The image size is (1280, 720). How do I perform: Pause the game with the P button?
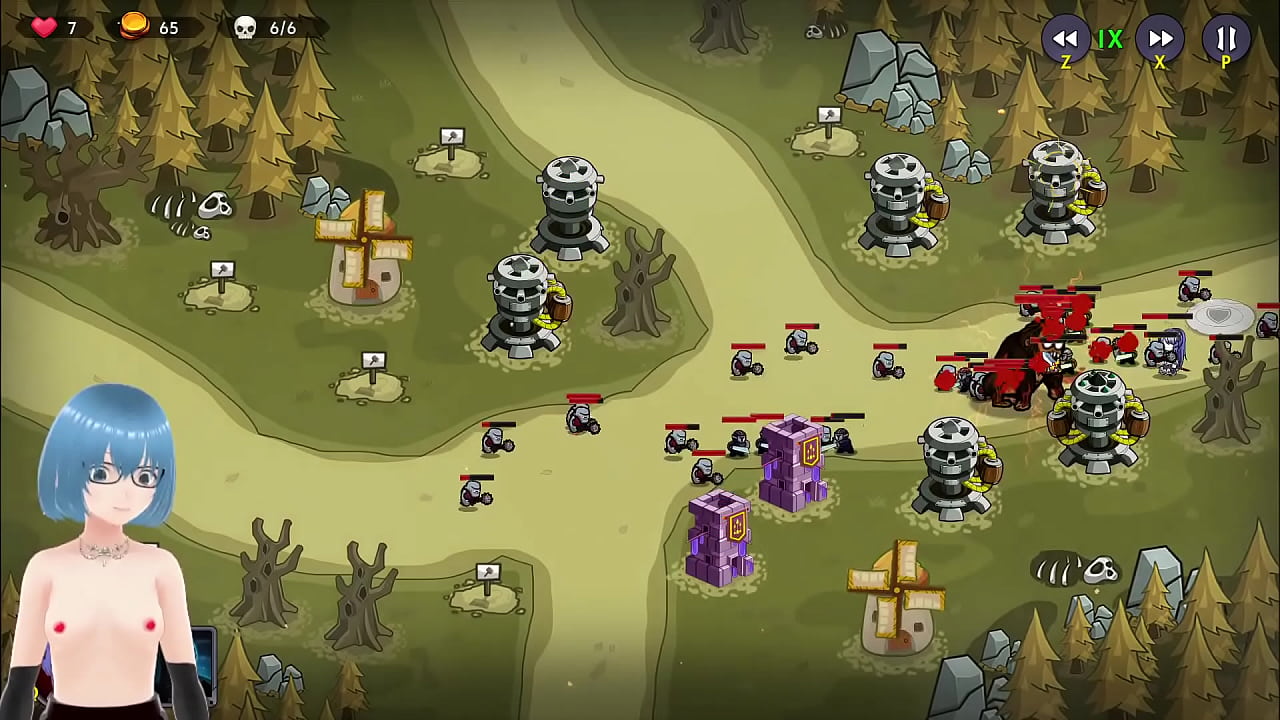1224,40
